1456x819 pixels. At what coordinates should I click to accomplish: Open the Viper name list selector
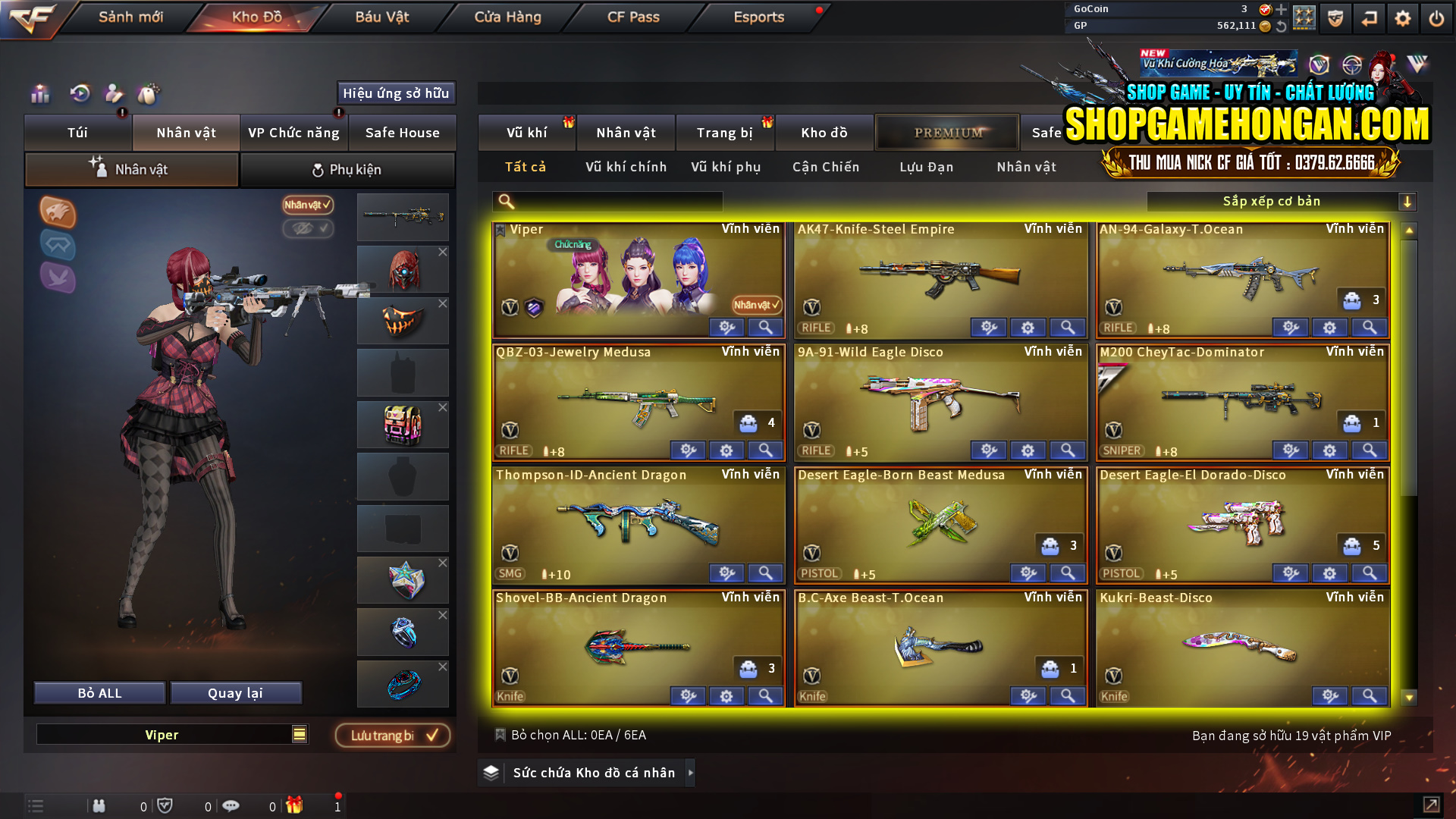pos(299,734)
